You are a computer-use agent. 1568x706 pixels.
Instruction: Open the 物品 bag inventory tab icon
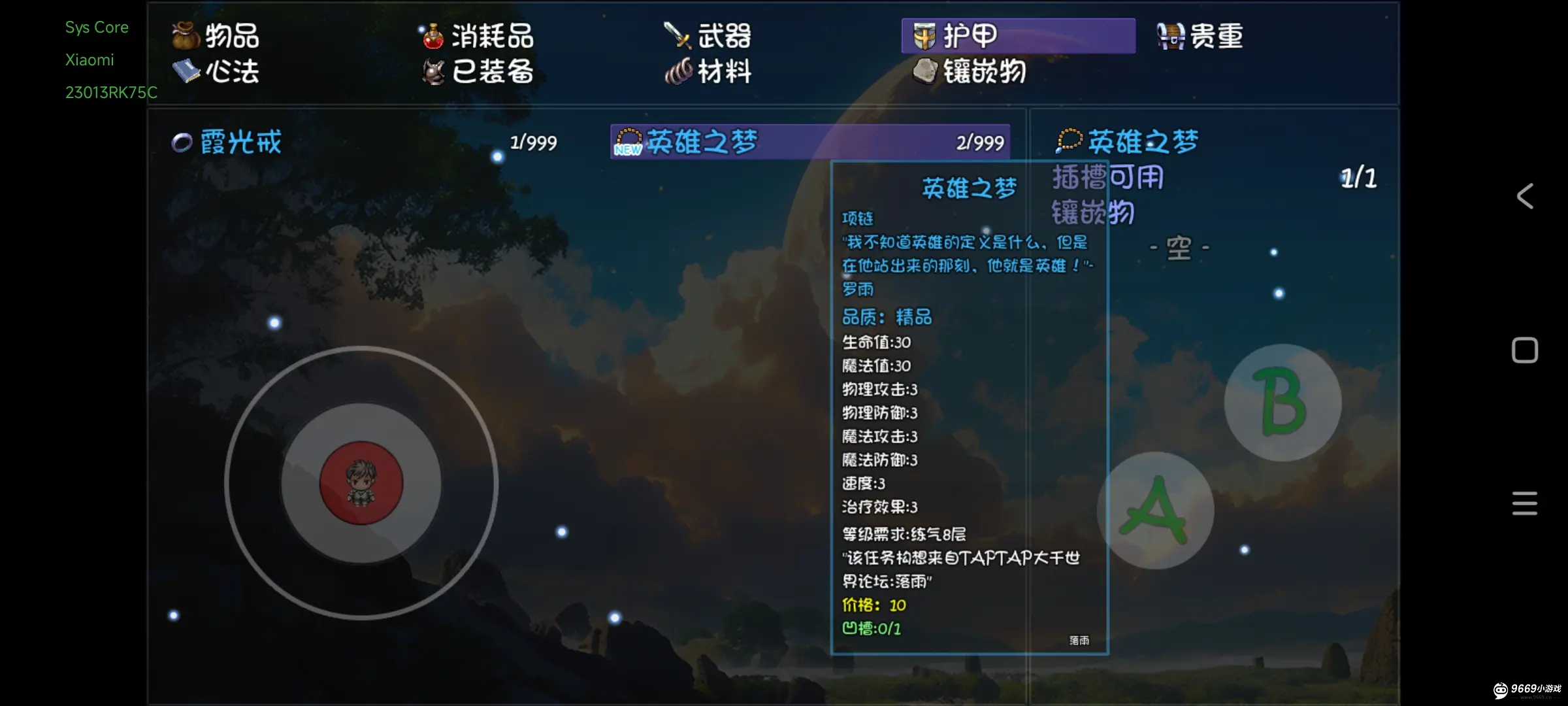185,37
